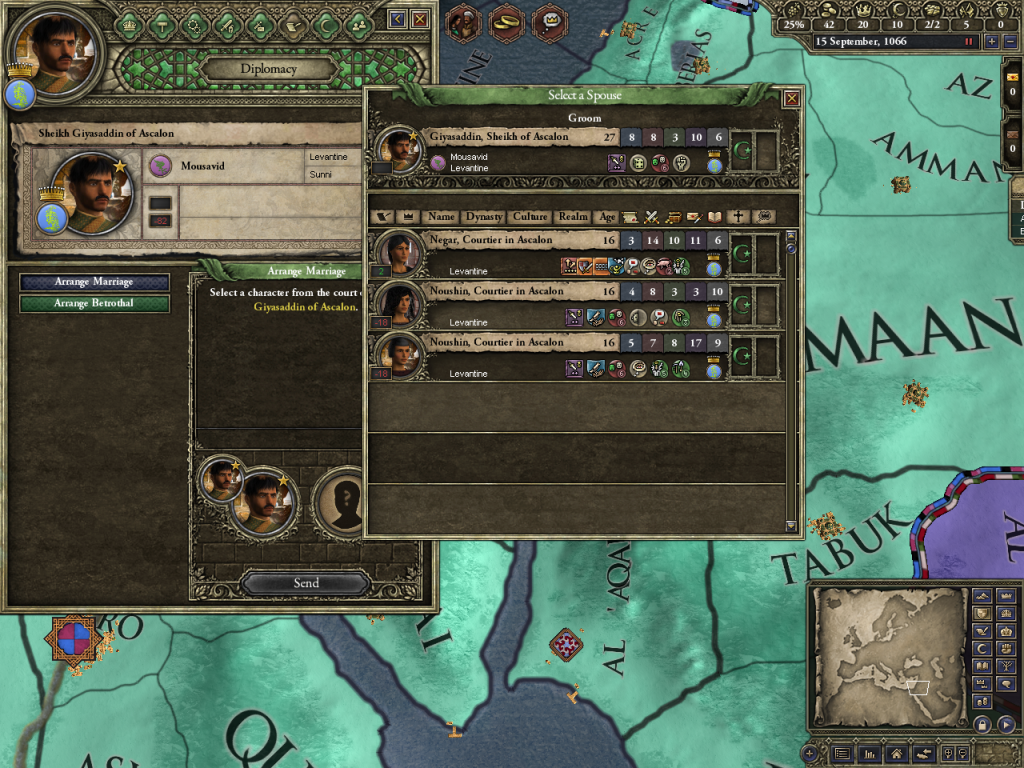Screen dimensions: 1024x768
Task: Click the Arrange Marriage button
Action: click(x=94, y=282)
